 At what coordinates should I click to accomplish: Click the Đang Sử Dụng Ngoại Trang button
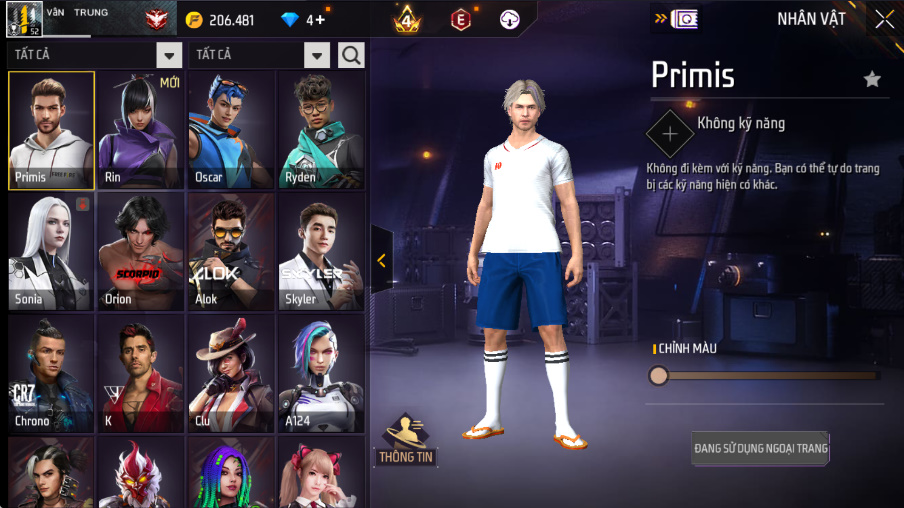[x=761, y=448]
